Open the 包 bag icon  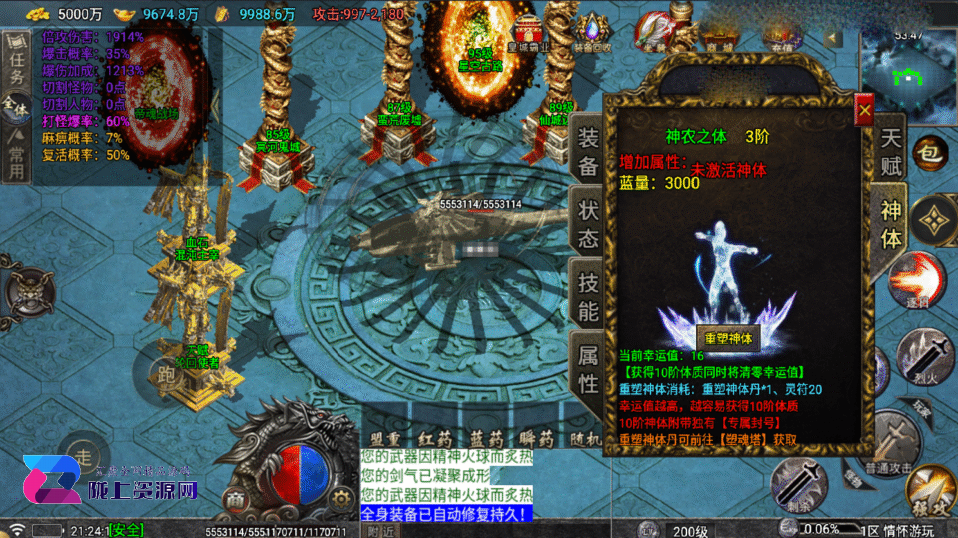pyautogui.click(x=930, y=153)
